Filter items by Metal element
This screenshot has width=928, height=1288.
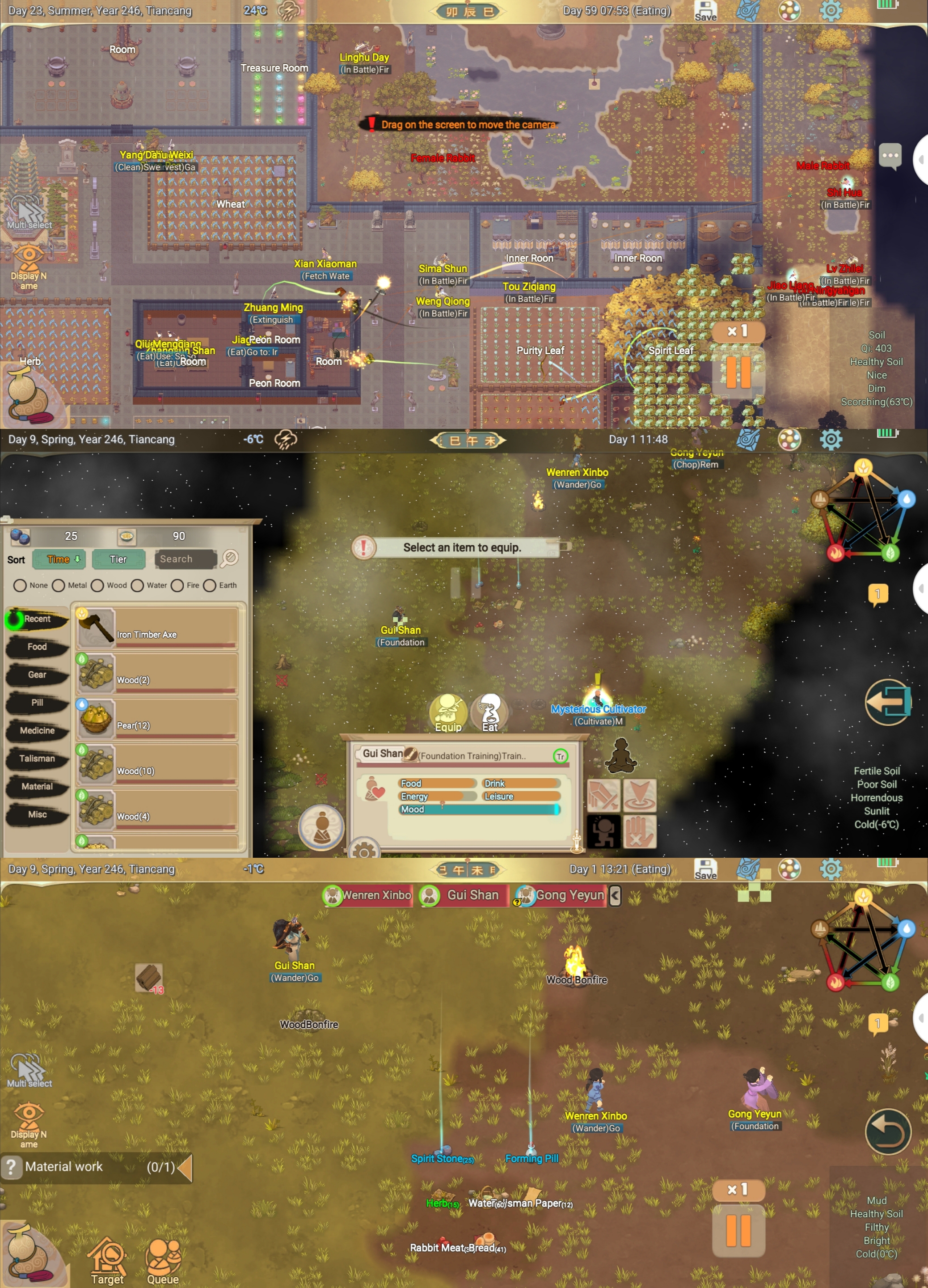(x=59, y=585)
